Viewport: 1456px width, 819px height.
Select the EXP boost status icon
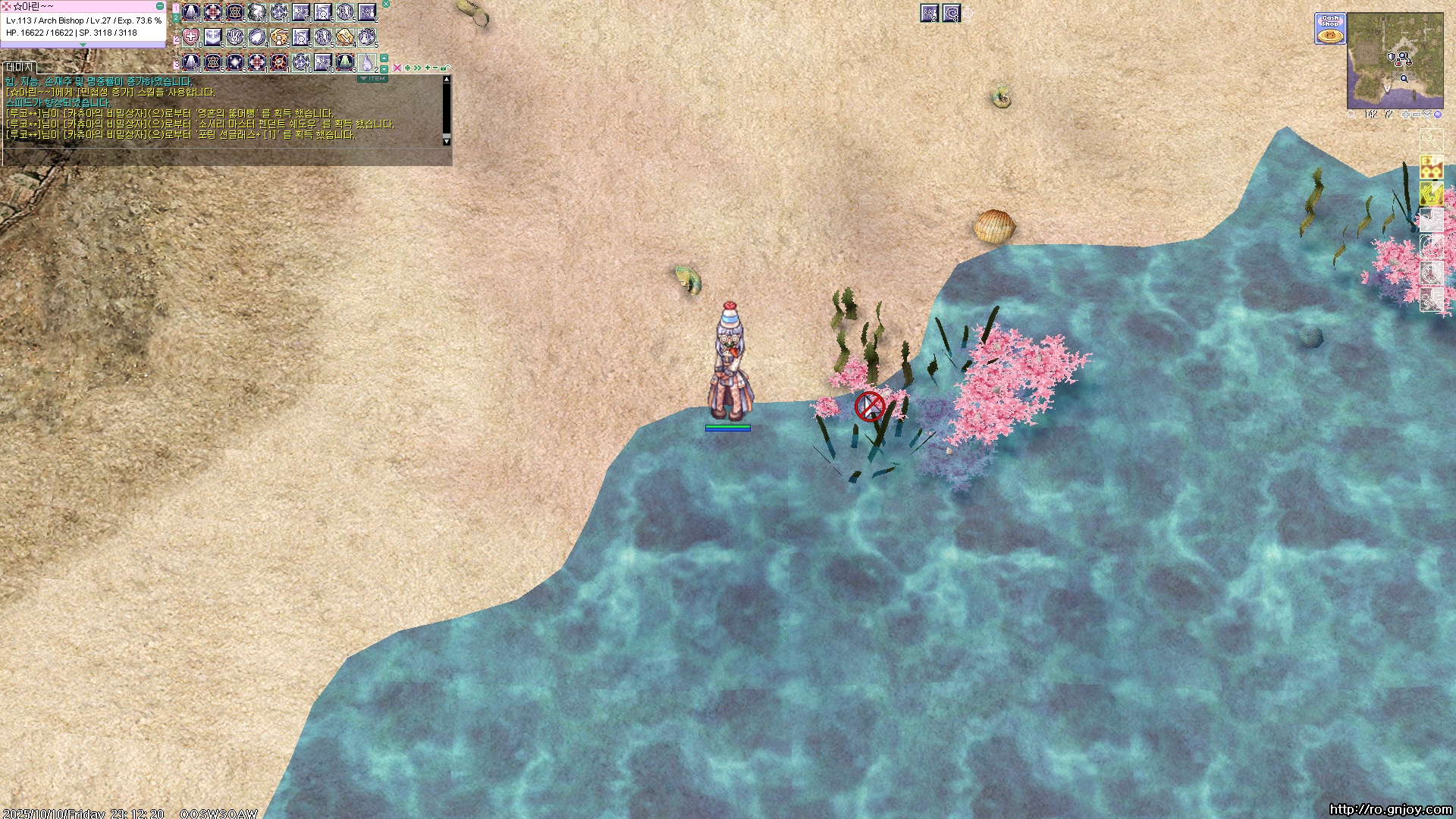click(x=1431, y=167)
